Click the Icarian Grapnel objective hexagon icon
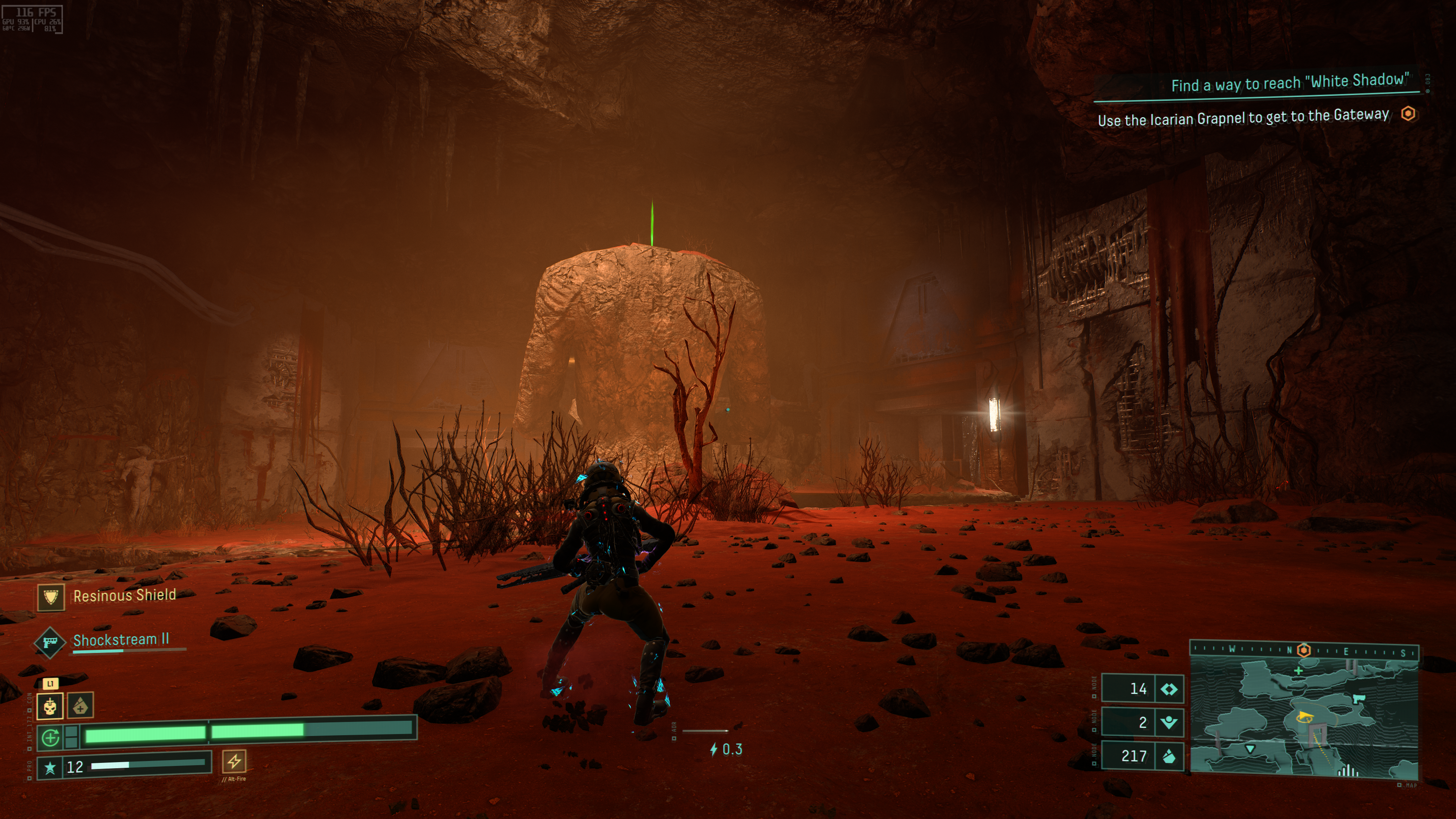The height and width of the screenshot is (819, 1456). pos(1408,114)
